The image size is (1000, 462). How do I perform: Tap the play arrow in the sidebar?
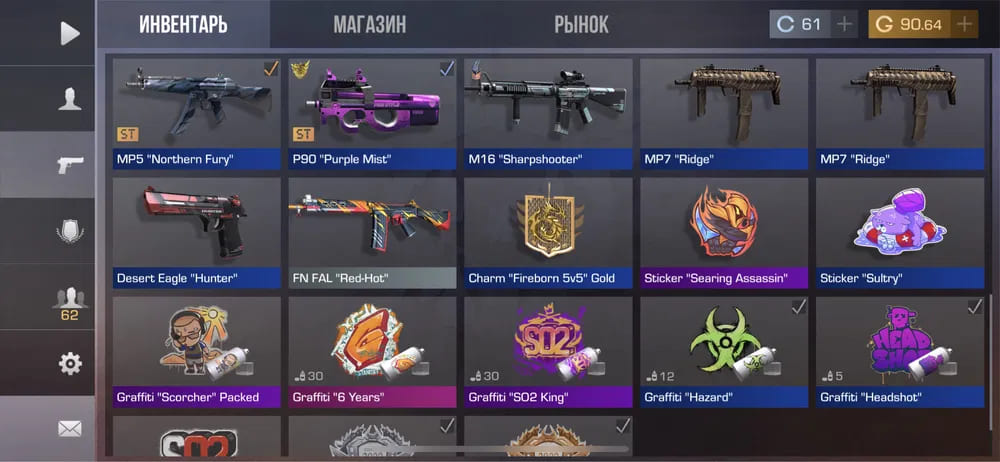click(x=69, y=33)
